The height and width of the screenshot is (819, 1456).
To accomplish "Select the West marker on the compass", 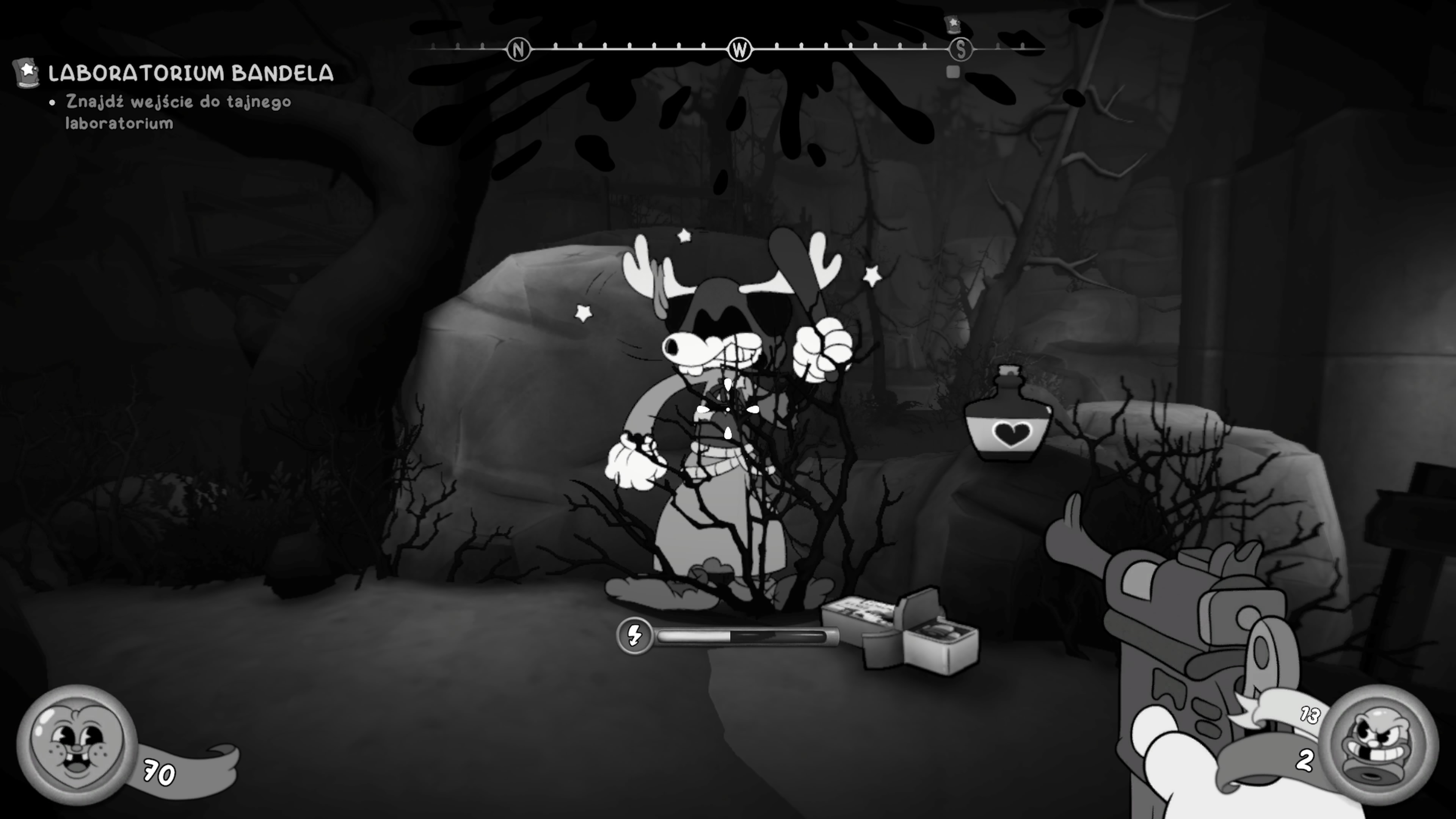I will point(739,50).
